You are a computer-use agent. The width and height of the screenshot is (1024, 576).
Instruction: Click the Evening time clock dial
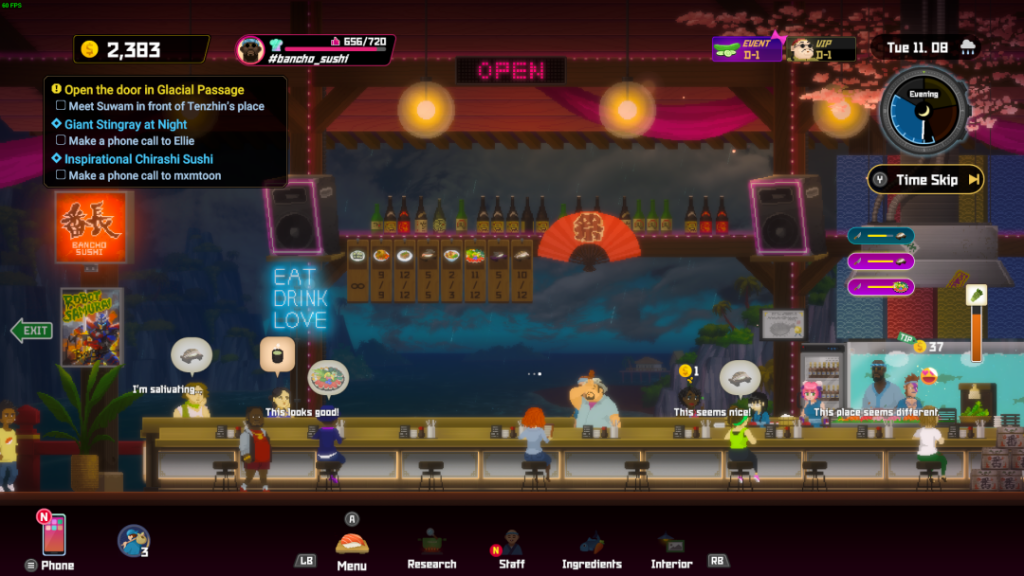click(x=922, y=113)
